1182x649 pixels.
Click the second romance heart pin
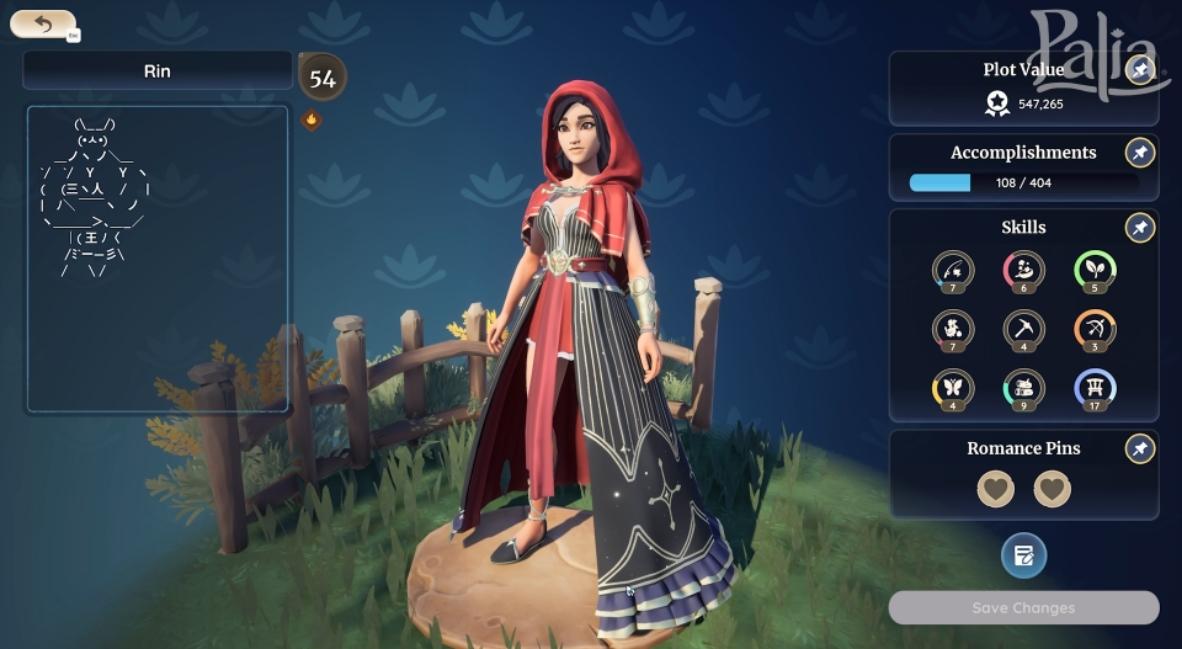click(1052, 489)
